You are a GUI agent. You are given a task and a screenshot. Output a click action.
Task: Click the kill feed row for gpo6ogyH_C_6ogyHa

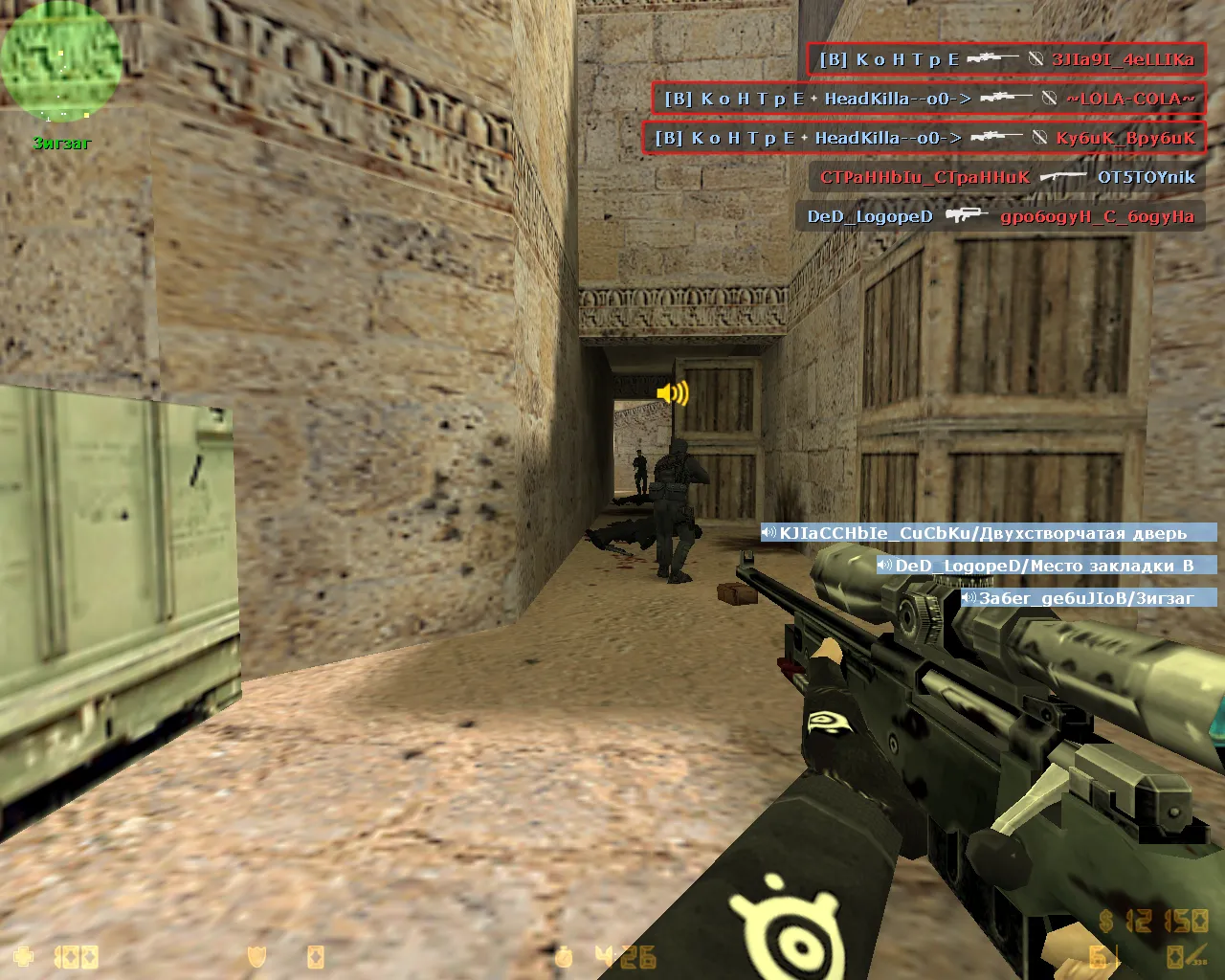pyautogui.click(x=1000, y=216)
